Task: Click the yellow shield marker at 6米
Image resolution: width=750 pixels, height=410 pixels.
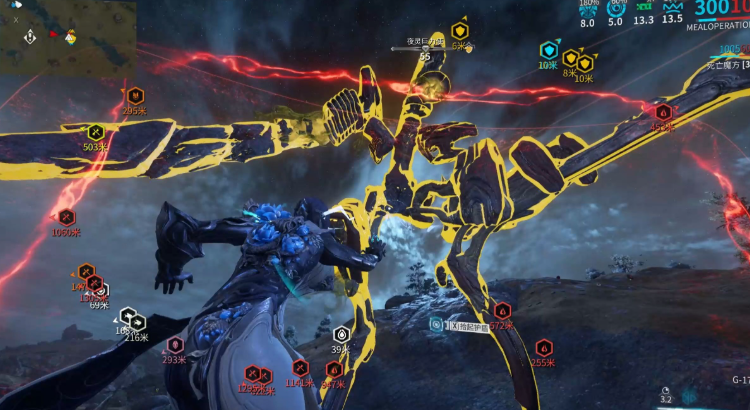Action: (460, 31)
